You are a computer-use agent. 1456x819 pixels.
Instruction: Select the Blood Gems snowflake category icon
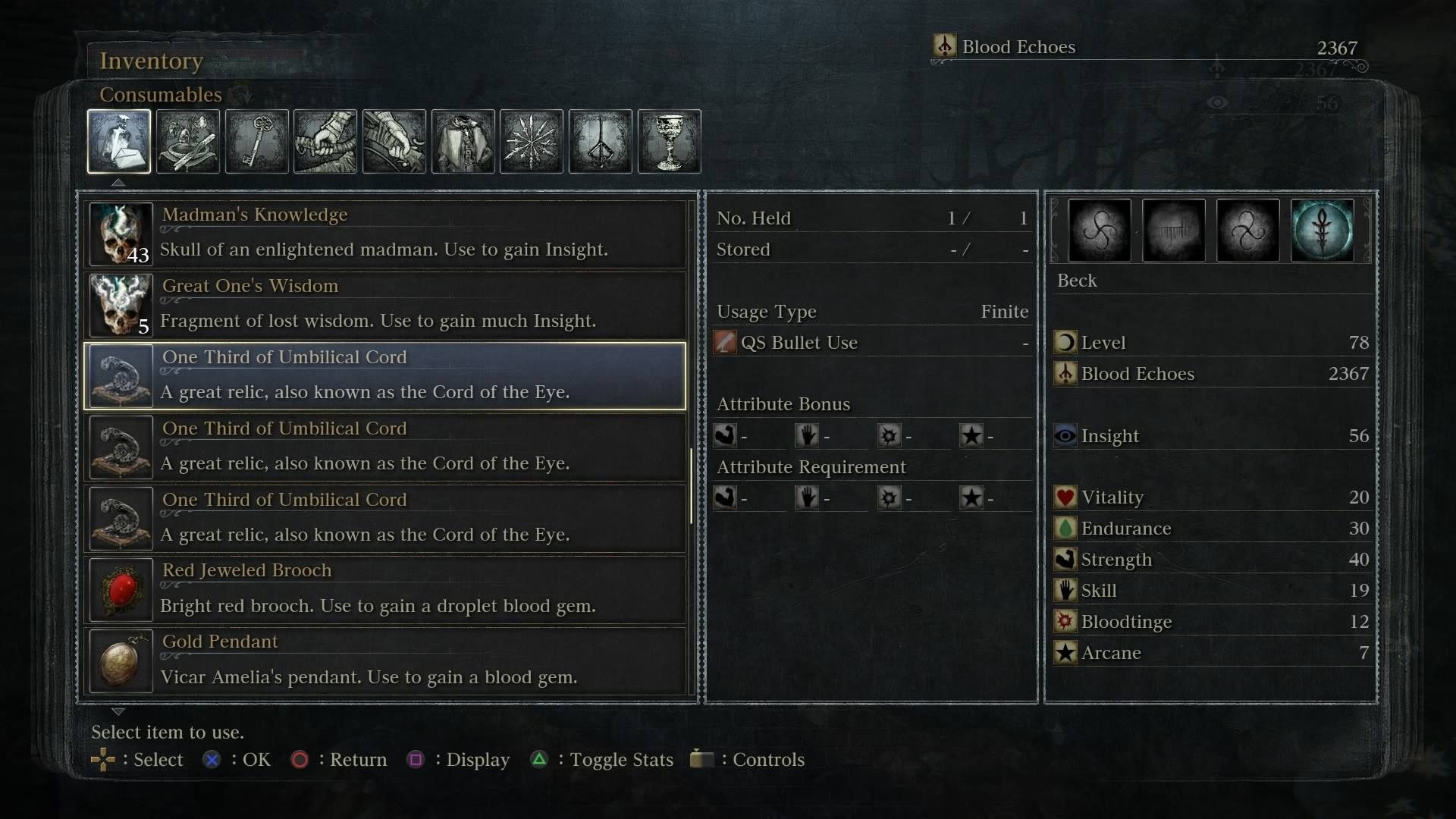[531, 142]
